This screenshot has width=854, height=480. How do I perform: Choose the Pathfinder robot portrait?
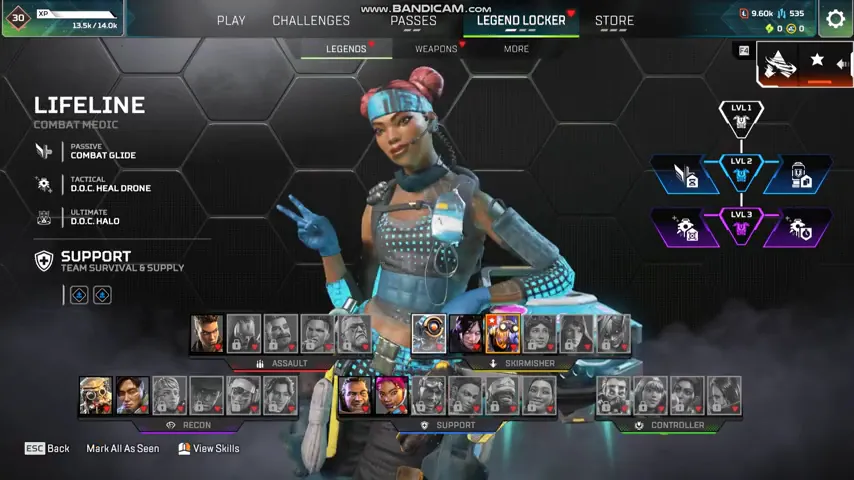click(429, 334)
